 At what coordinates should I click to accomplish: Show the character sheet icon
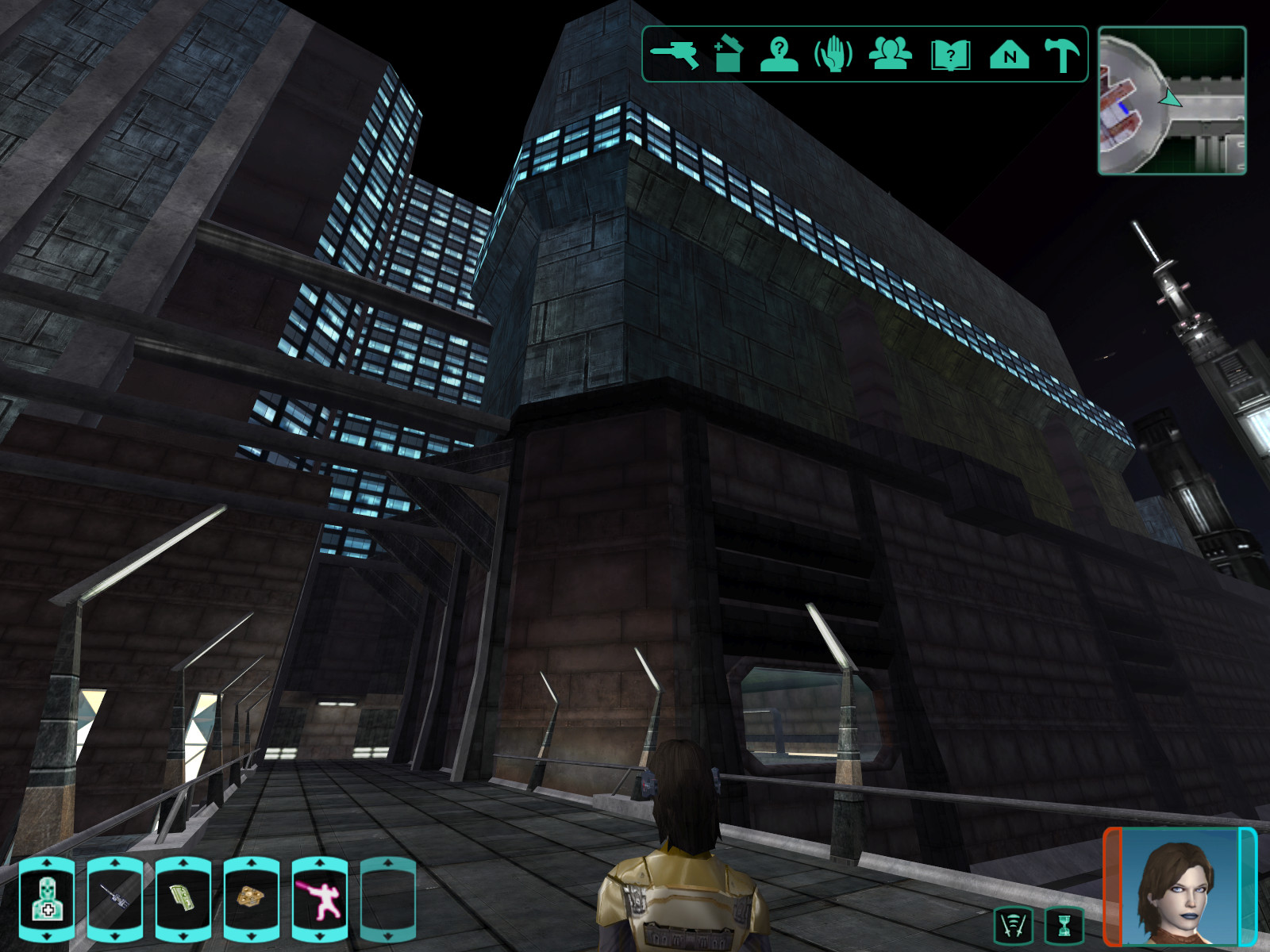pos(779,55)
